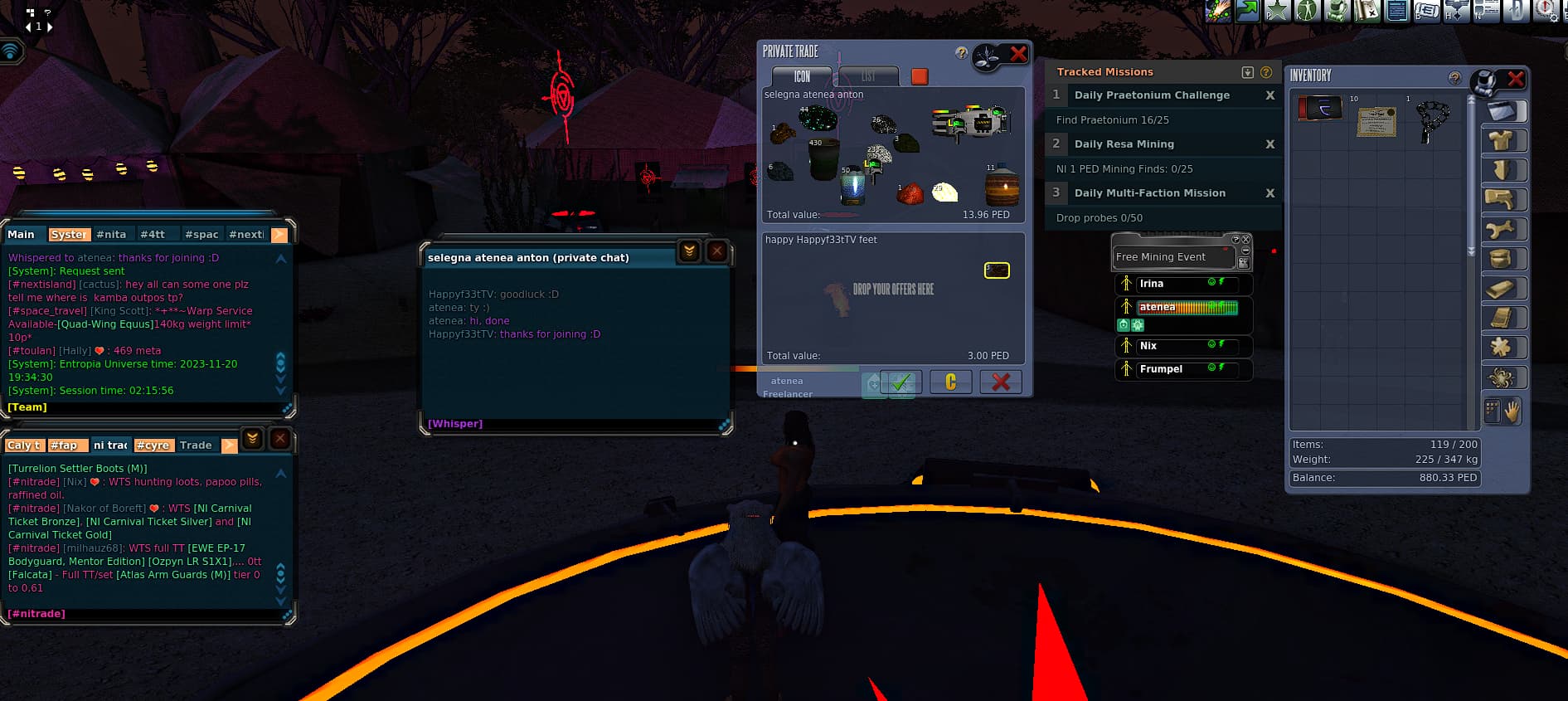Close the Inventory window
This screenshot has height=701, width=1568.
tap(1516, 79)
